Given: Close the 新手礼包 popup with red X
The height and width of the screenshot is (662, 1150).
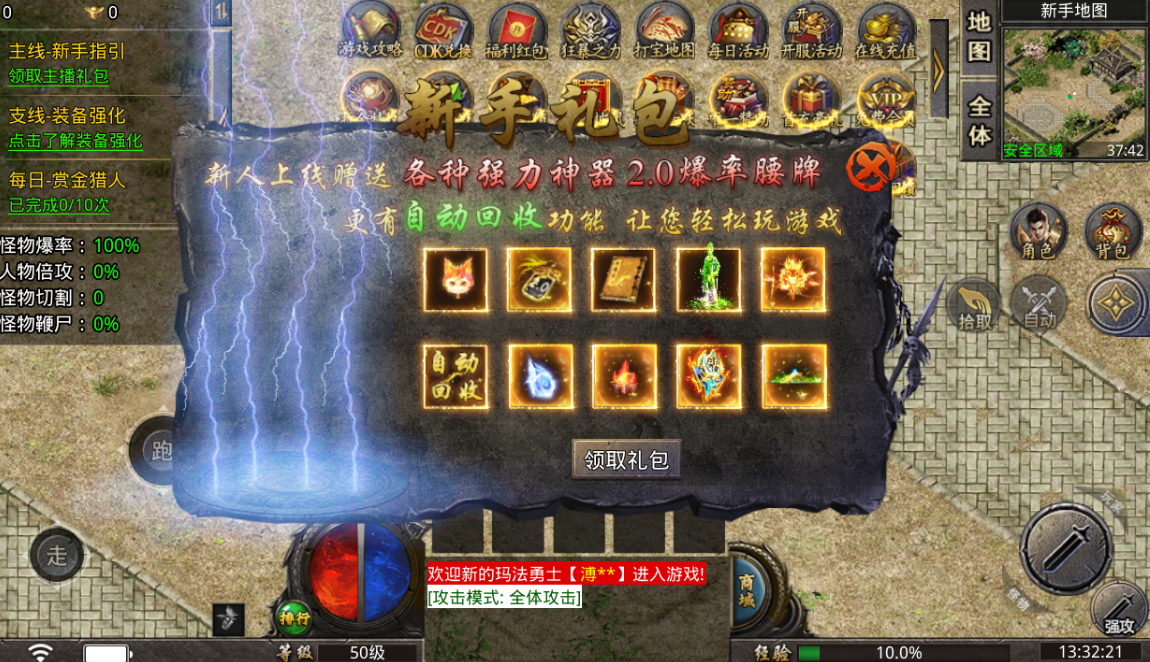Looking at the screenshot, I should click(869, 169).
